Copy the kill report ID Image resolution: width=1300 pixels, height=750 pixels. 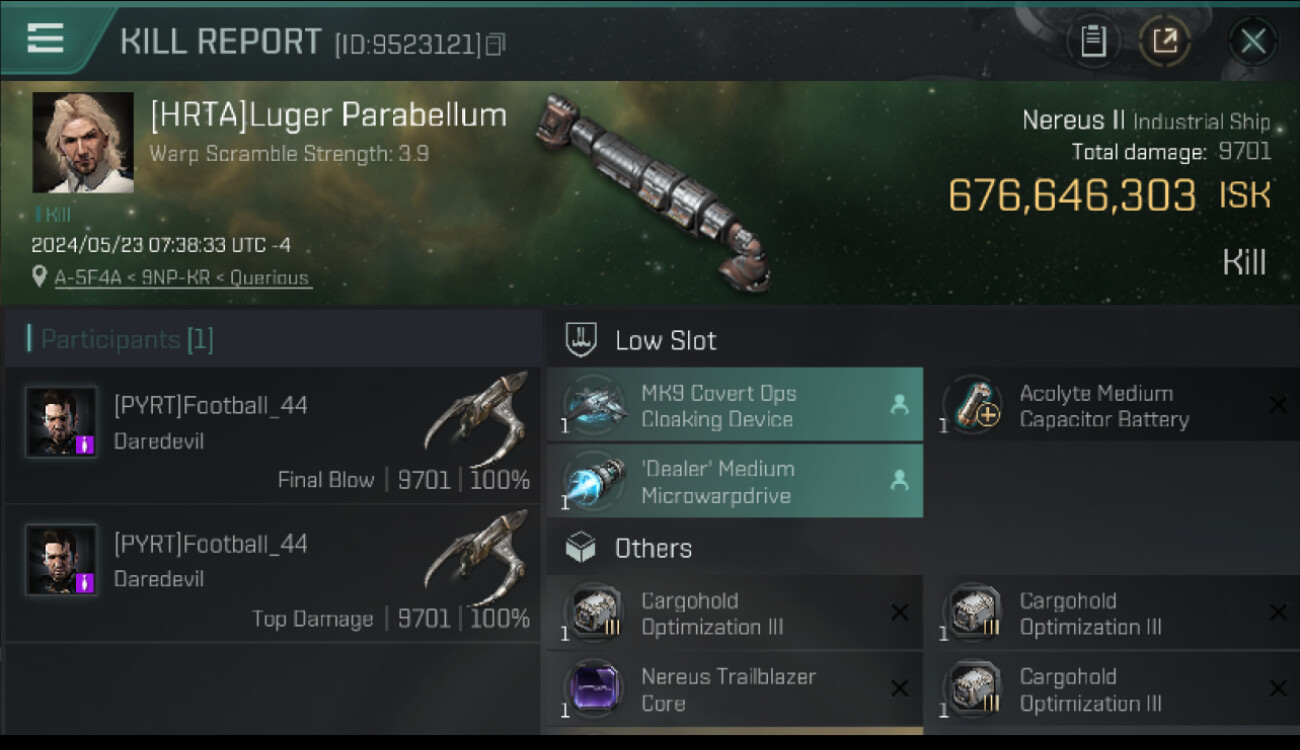tap(495, 44)
